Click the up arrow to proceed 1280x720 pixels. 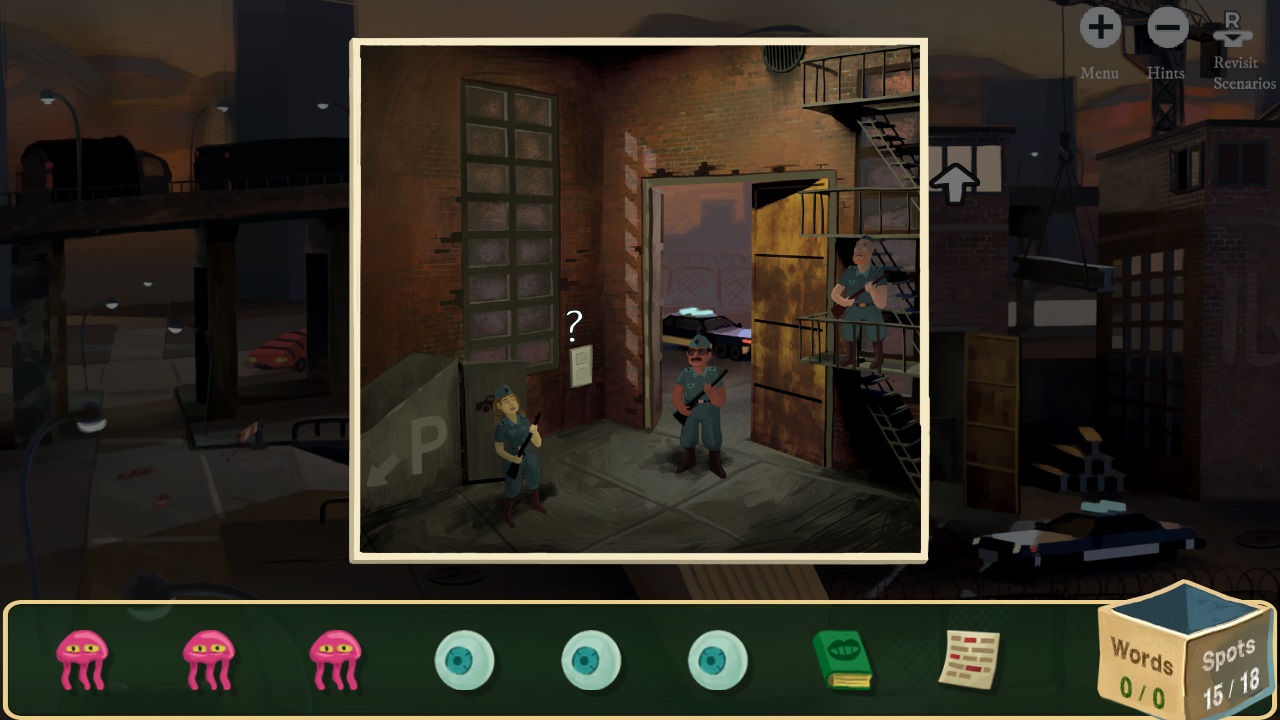click(953, 183)
